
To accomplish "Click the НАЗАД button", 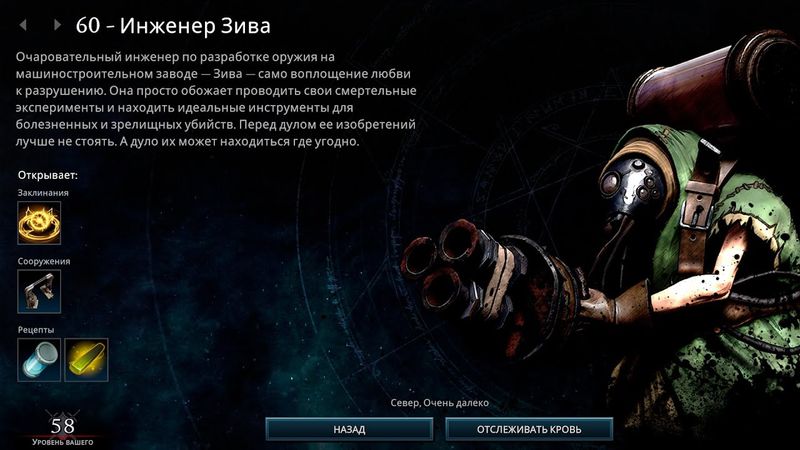I will 348,429.
